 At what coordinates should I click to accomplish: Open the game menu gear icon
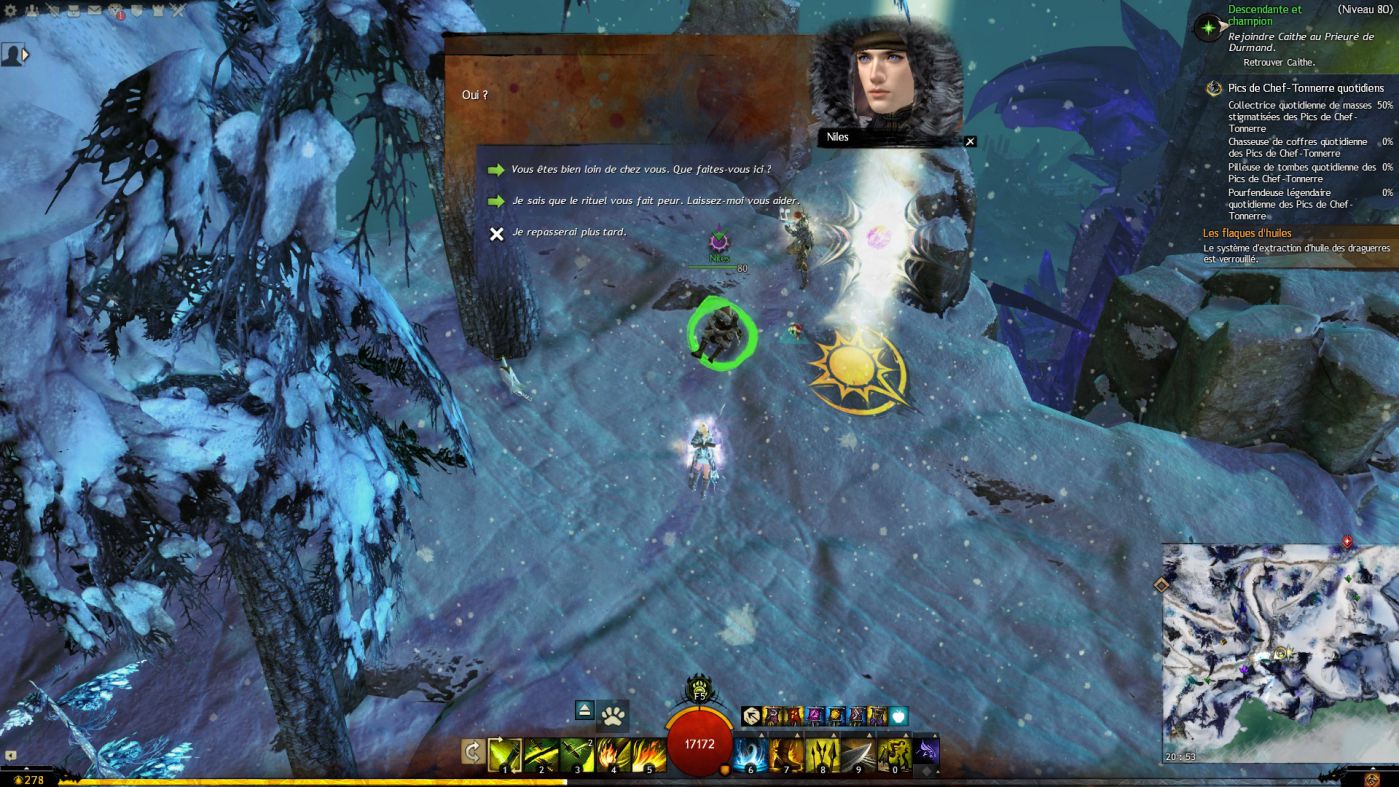(12, 12)
